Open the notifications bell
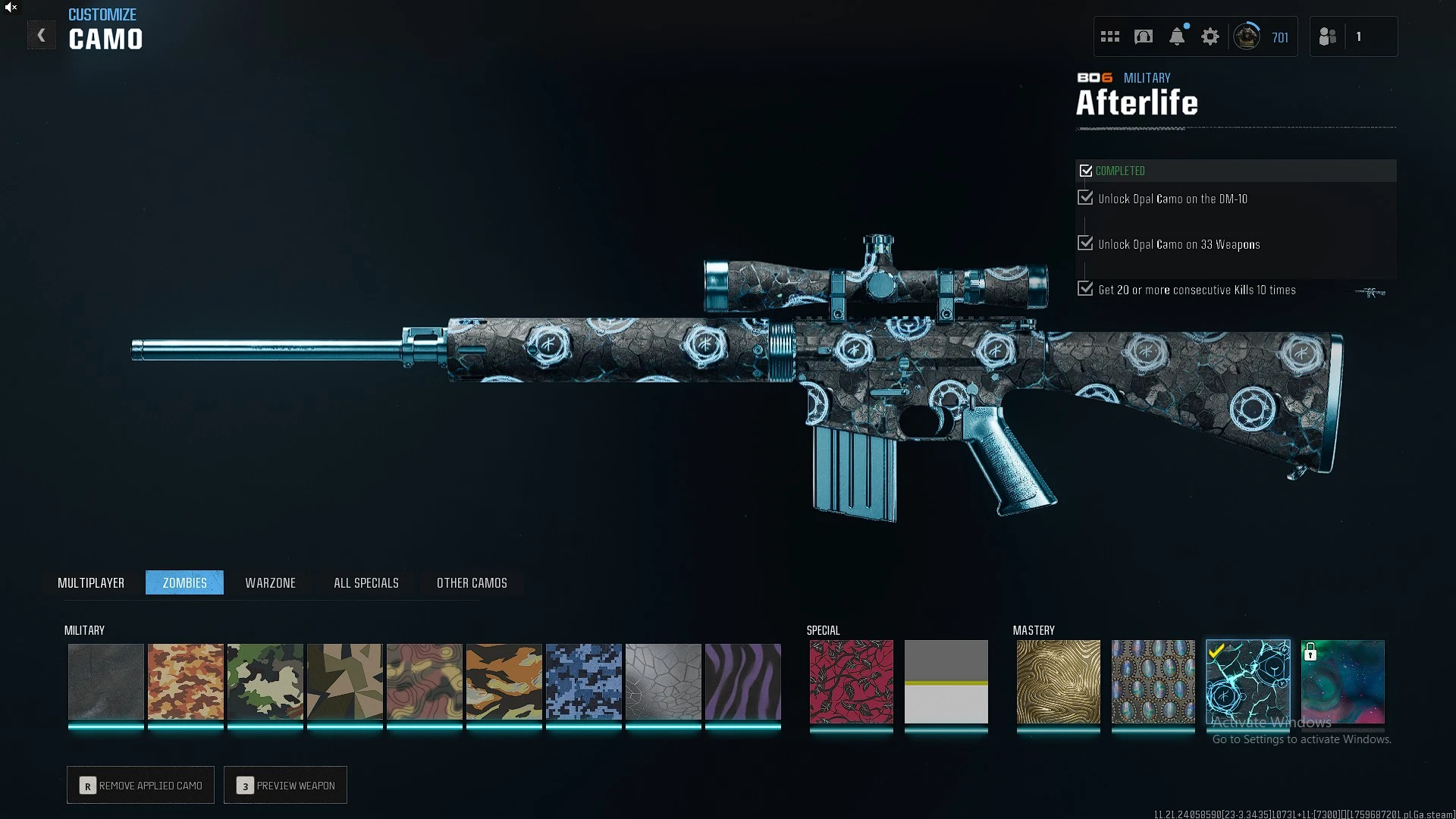 coord(1177,36)
